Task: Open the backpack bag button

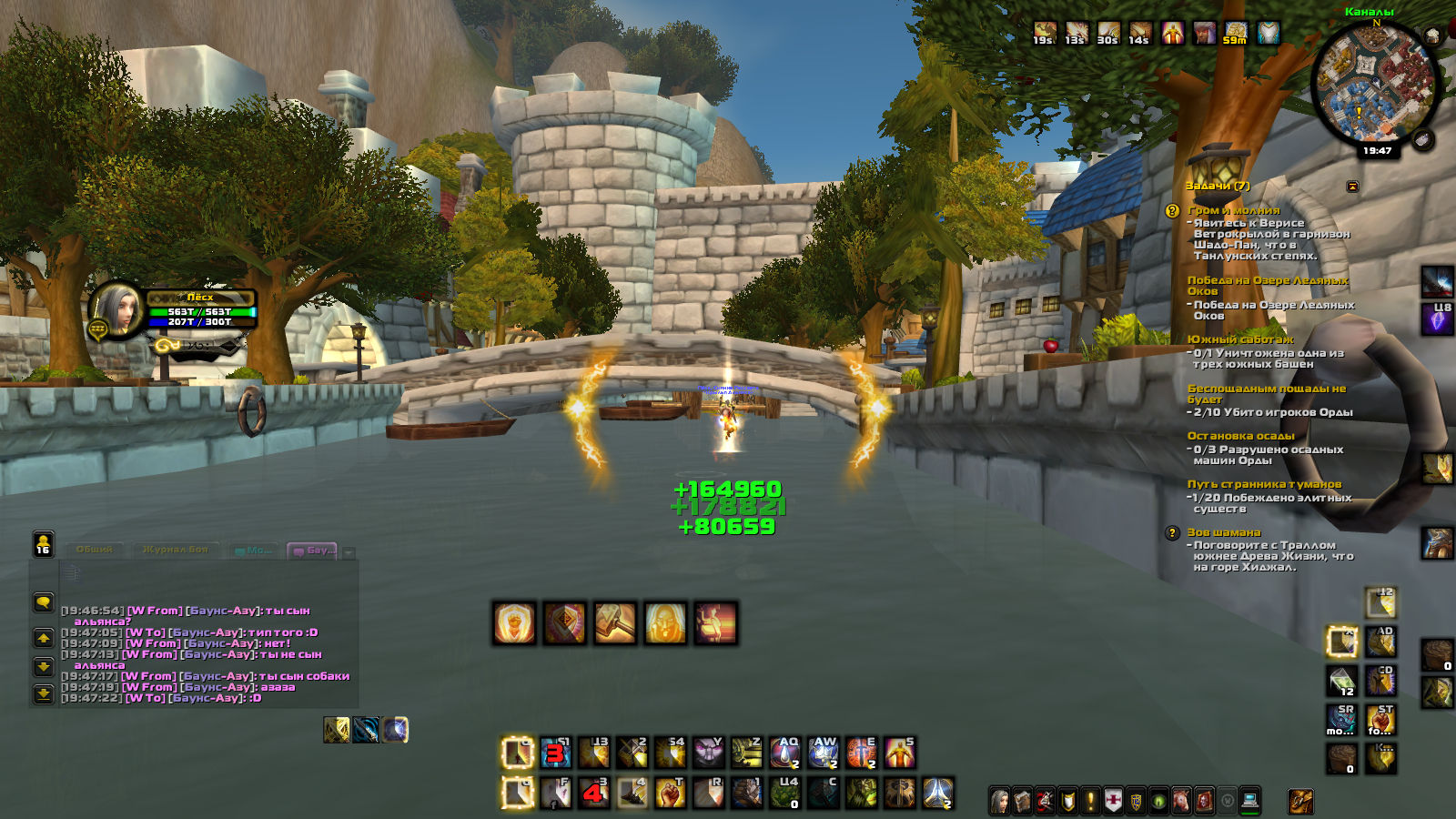Action: click(x=1300, y=801)
